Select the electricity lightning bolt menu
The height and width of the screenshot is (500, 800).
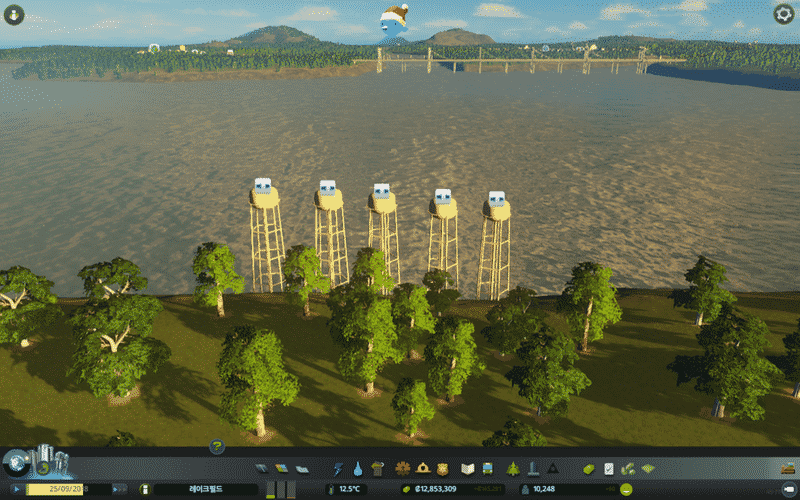pos(338,468)
